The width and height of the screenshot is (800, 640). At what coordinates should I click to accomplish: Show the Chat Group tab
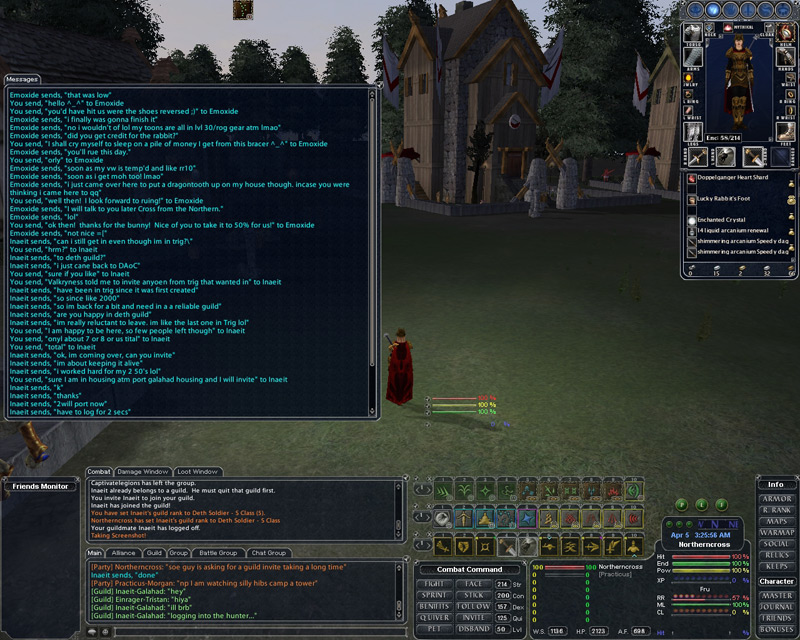click(x=268, y=552)
